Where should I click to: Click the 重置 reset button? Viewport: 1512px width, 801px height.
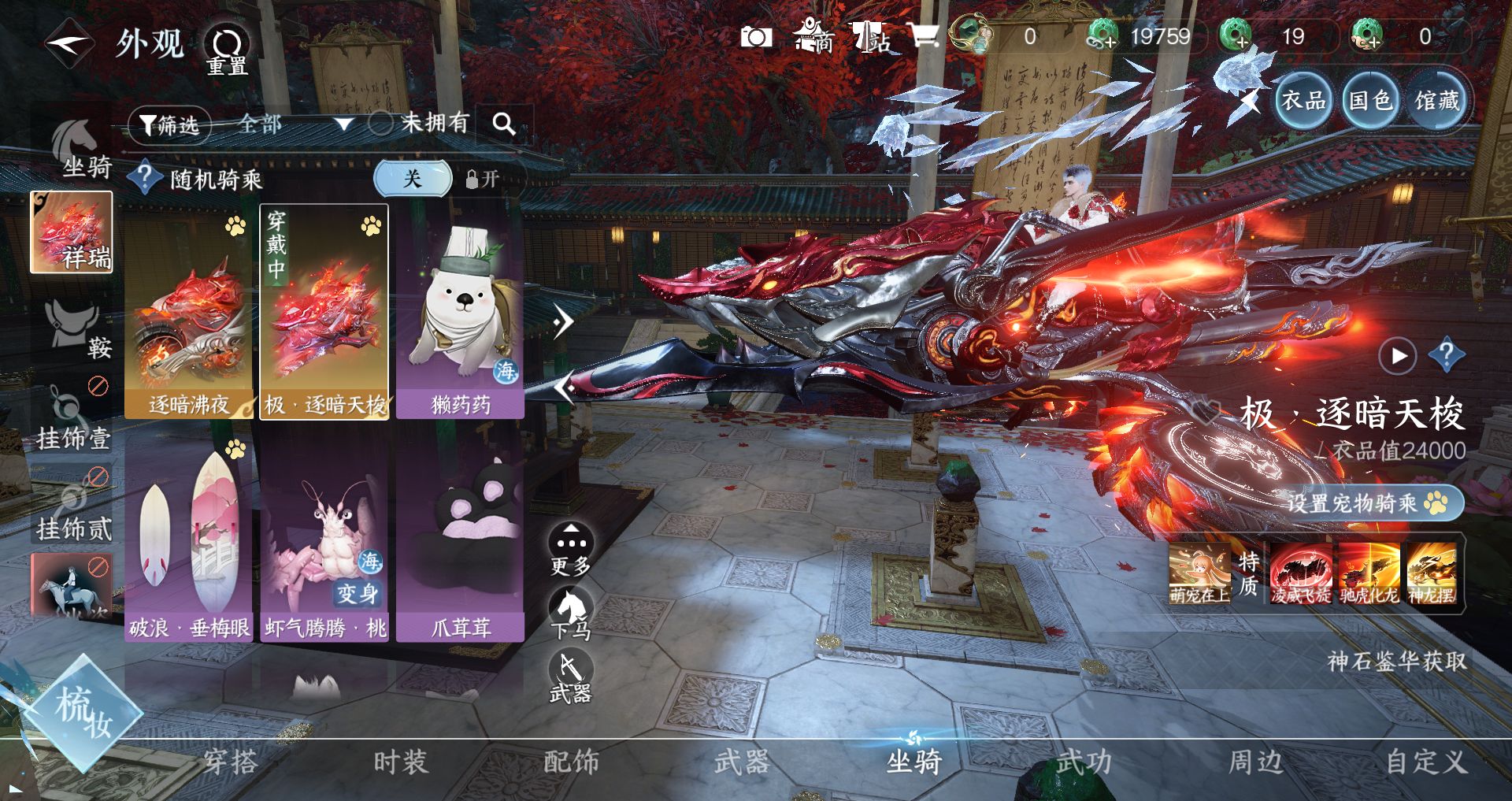click(227, 50)
